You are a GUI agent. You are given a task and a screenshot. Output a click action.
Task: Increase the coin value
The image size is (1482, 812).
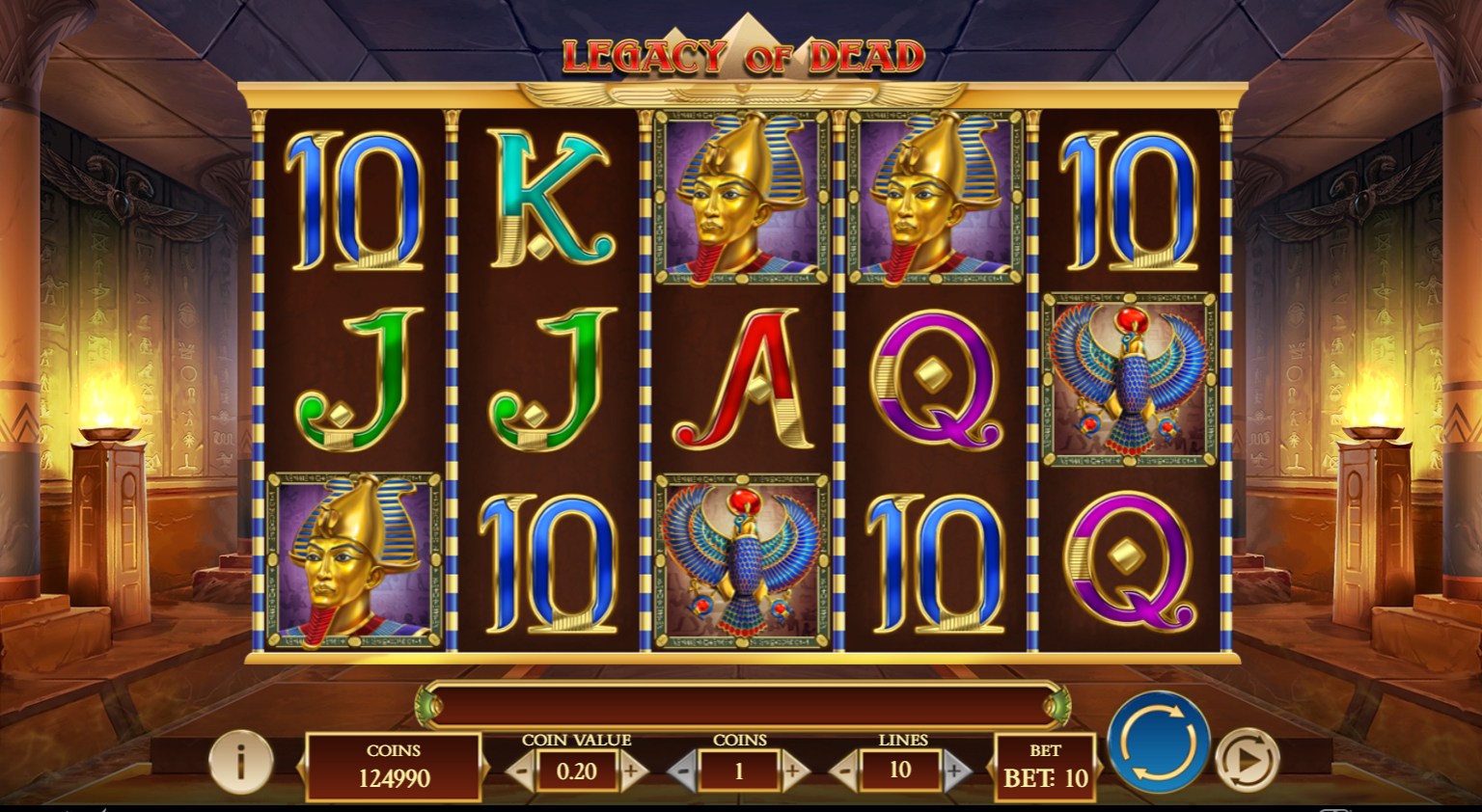coord(632,771)
